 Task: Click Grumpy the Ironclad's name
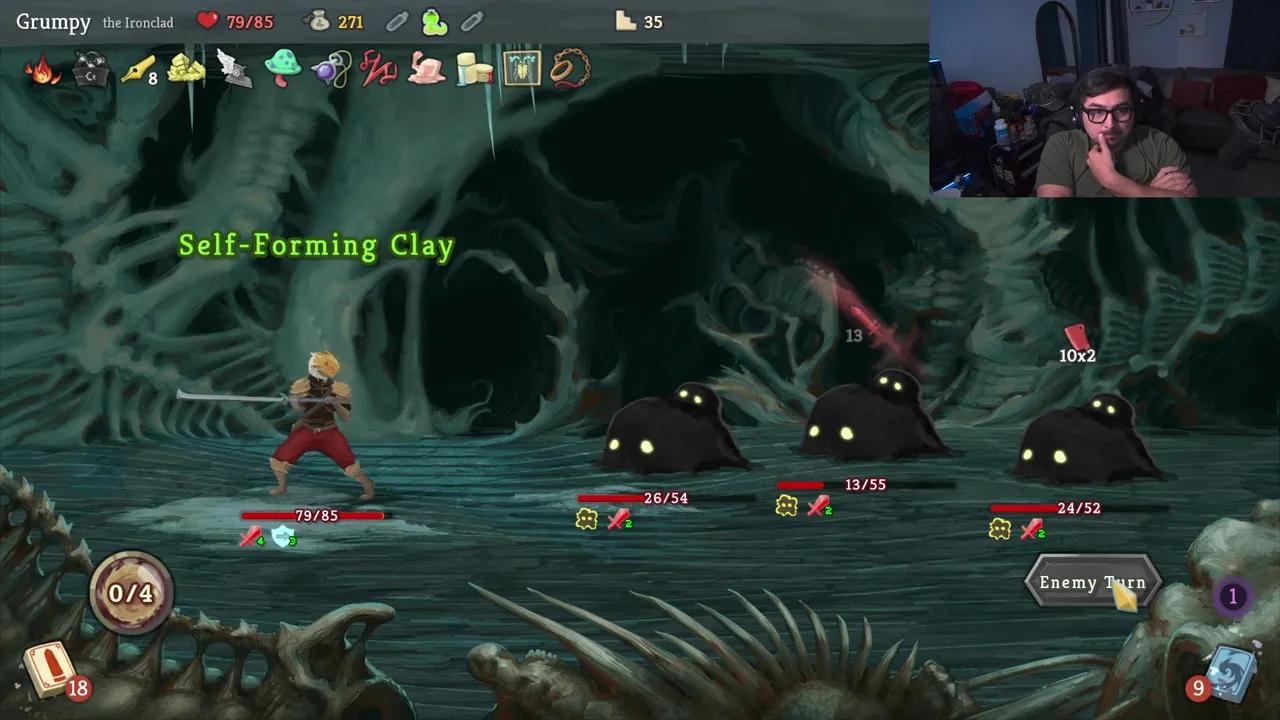click(53, 21)
